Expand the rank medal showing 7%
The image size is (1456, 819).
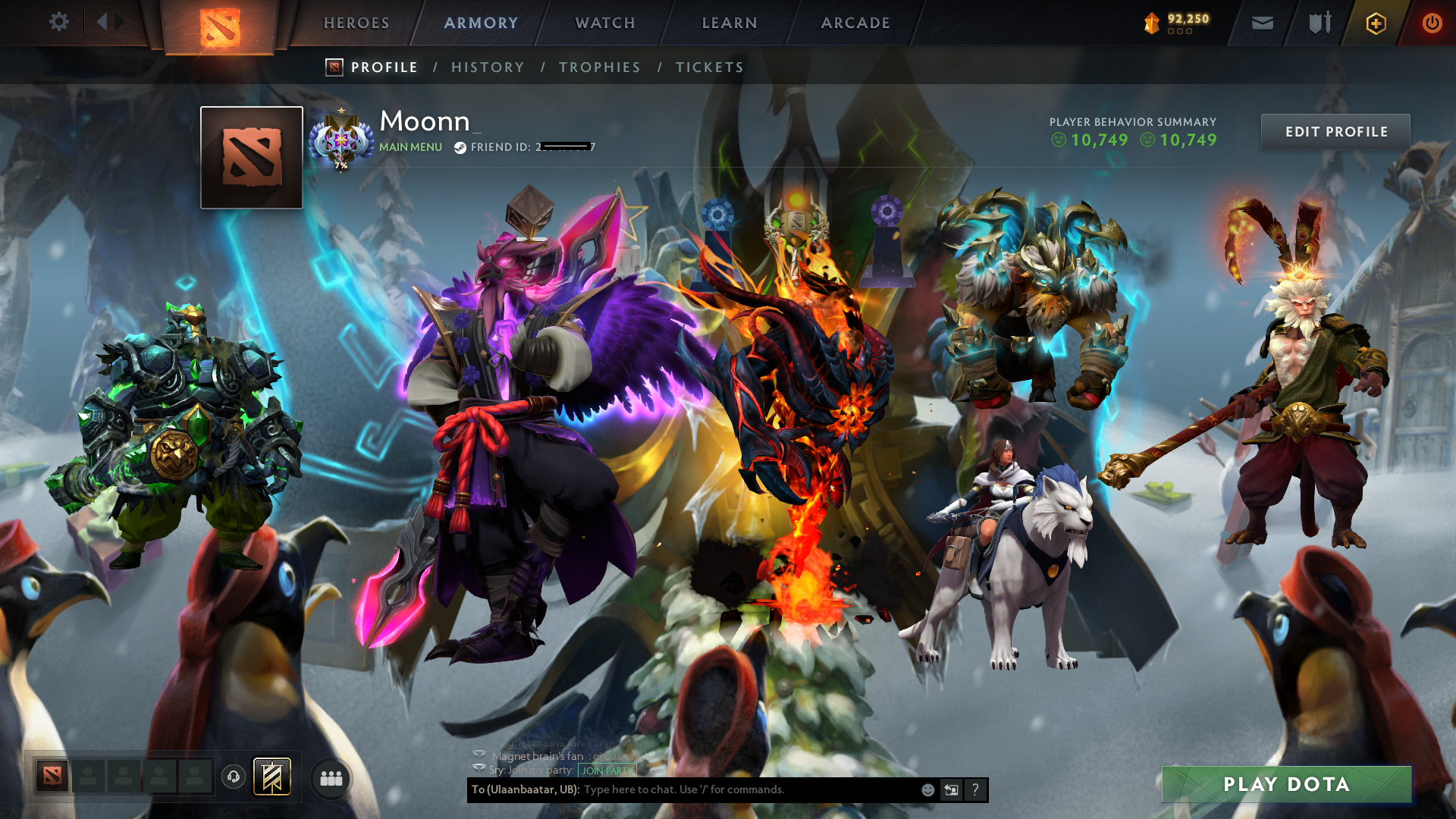pyautogui.click(x=342, y=140)
